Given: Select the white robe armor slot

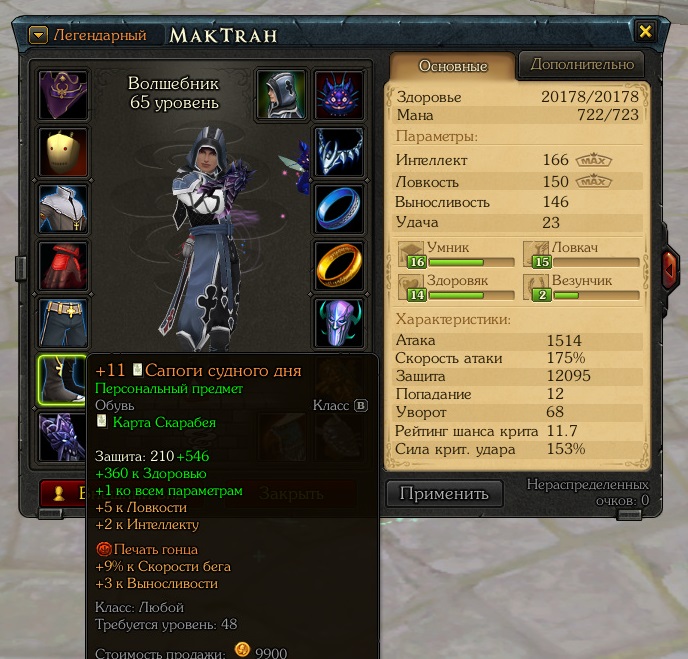Looking at the screenshot, I should click(x=64, y=209).
